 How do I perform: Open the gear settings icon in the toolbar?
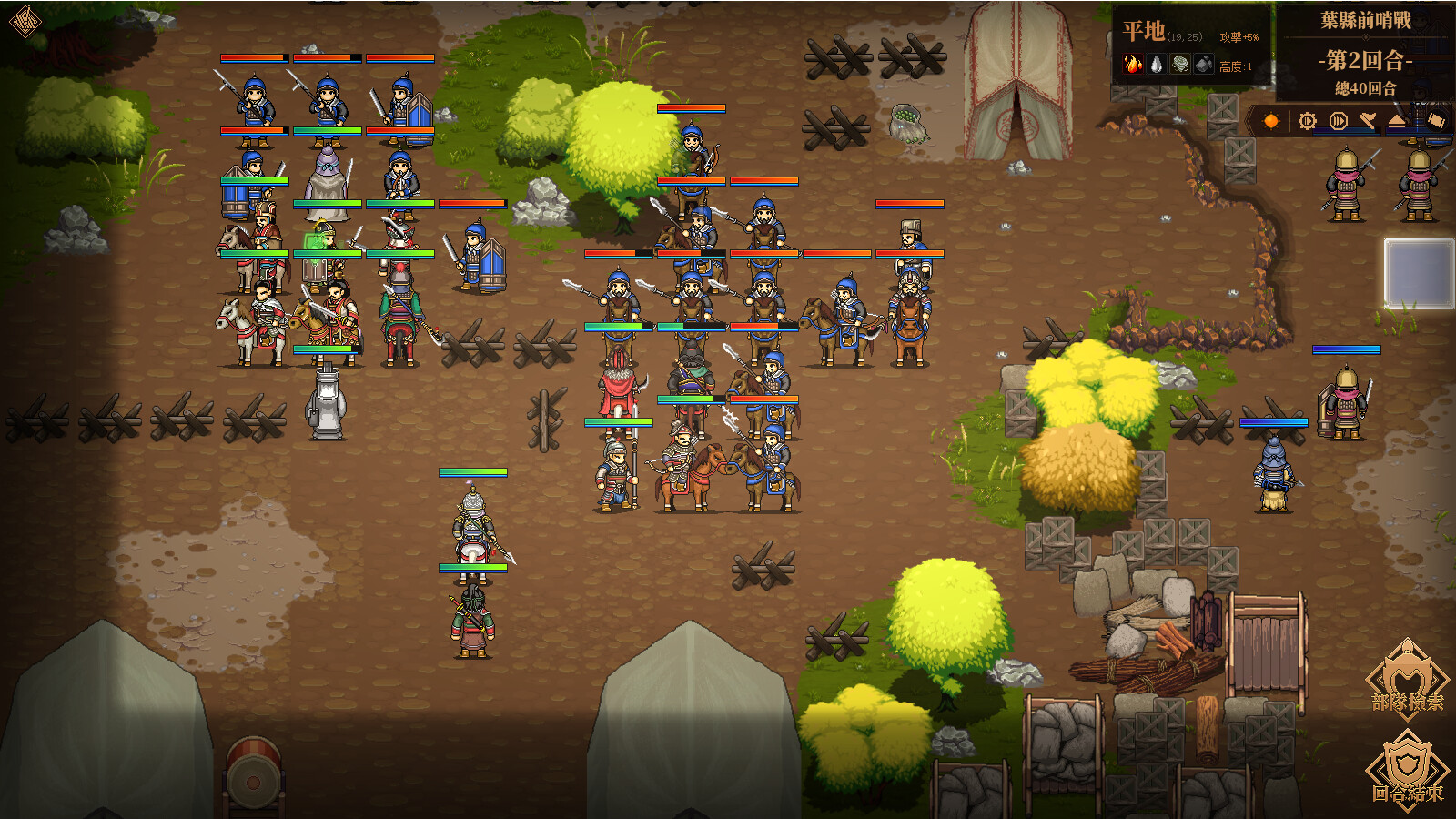[x=1306, y=120]
